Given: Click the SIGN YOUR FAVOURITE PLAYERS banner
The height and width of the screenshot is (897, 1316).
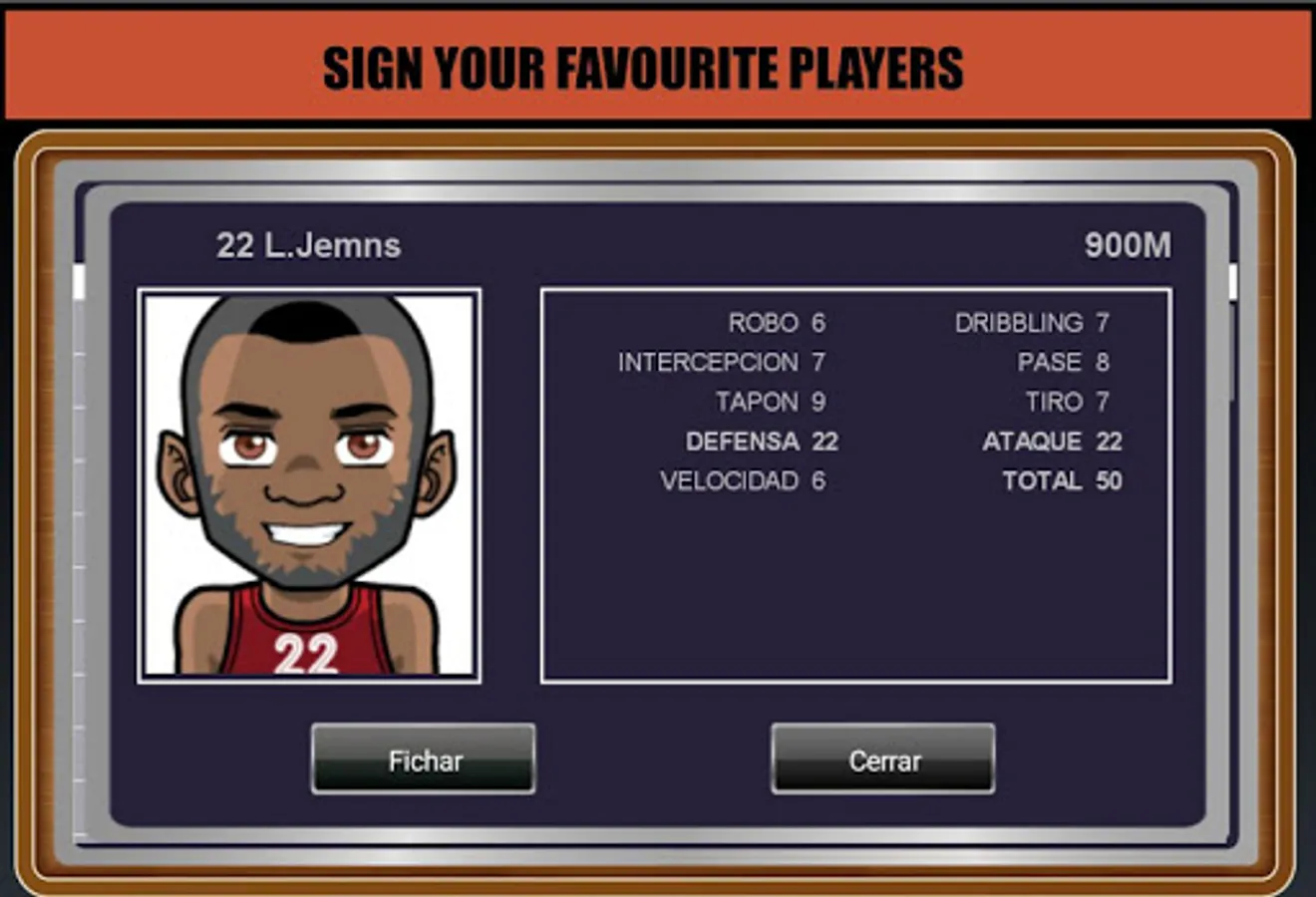Looking at the screenshot, I should [644, 68].
